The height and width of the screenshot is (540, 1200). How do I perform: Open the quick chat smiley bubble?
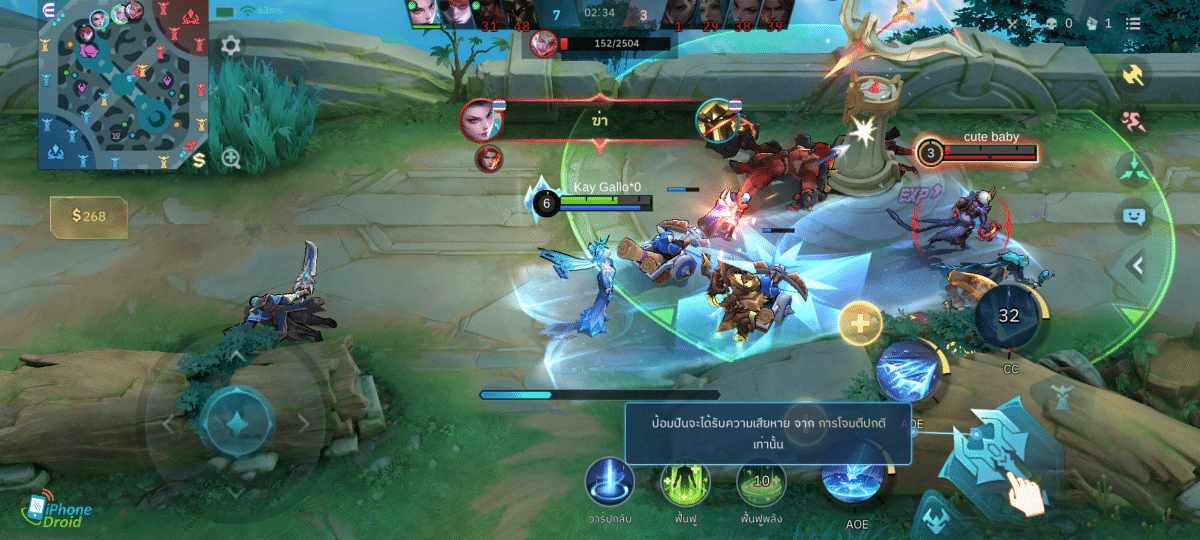[1134, 215]
